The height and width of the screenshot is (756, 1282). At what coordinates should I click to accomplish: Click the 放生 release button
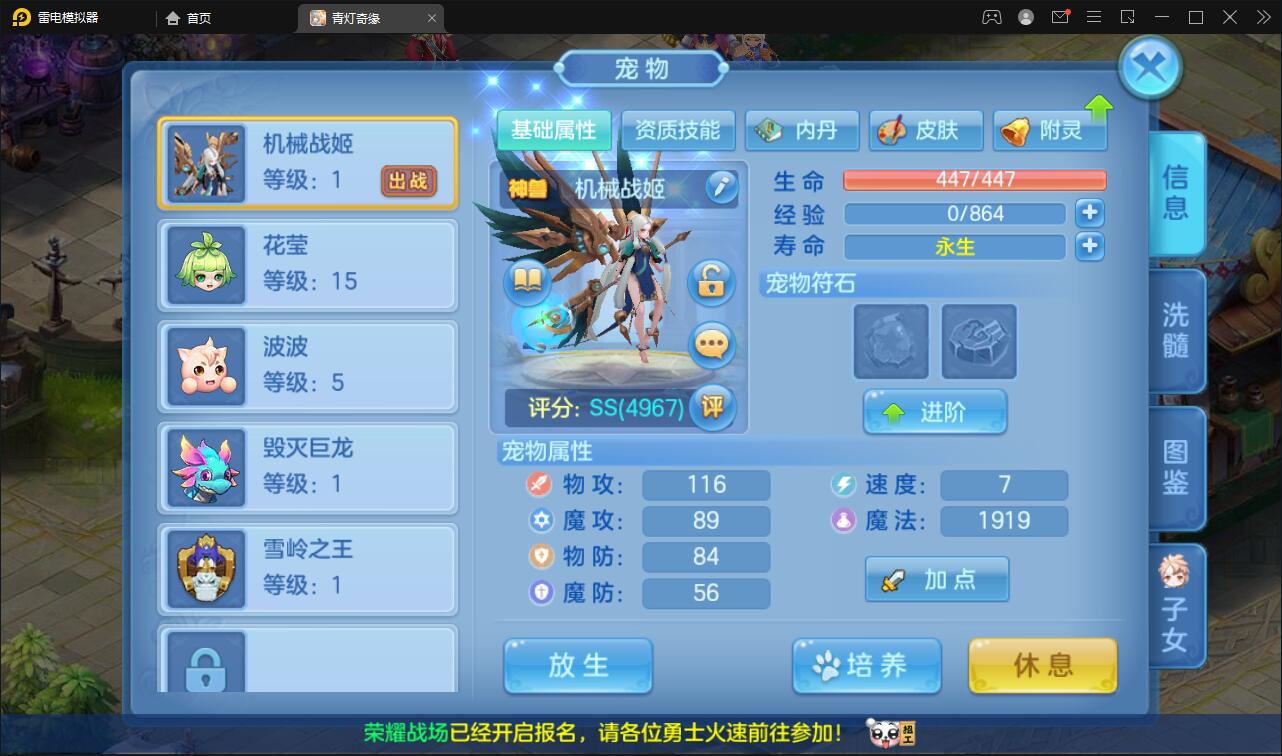[577, 666]
